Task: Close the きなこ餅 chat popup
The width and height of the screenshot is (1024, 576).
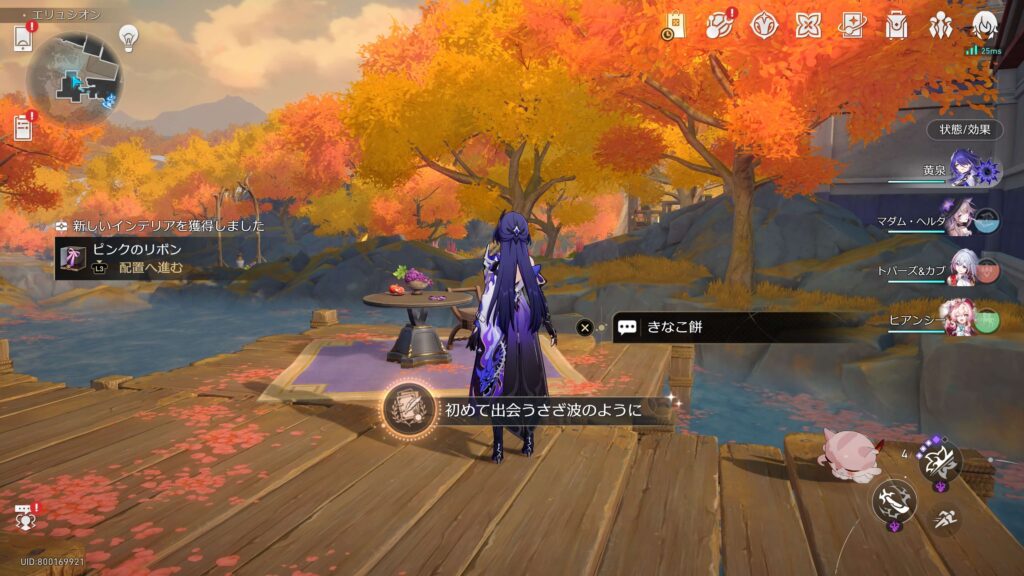Action: click(585, 327)
